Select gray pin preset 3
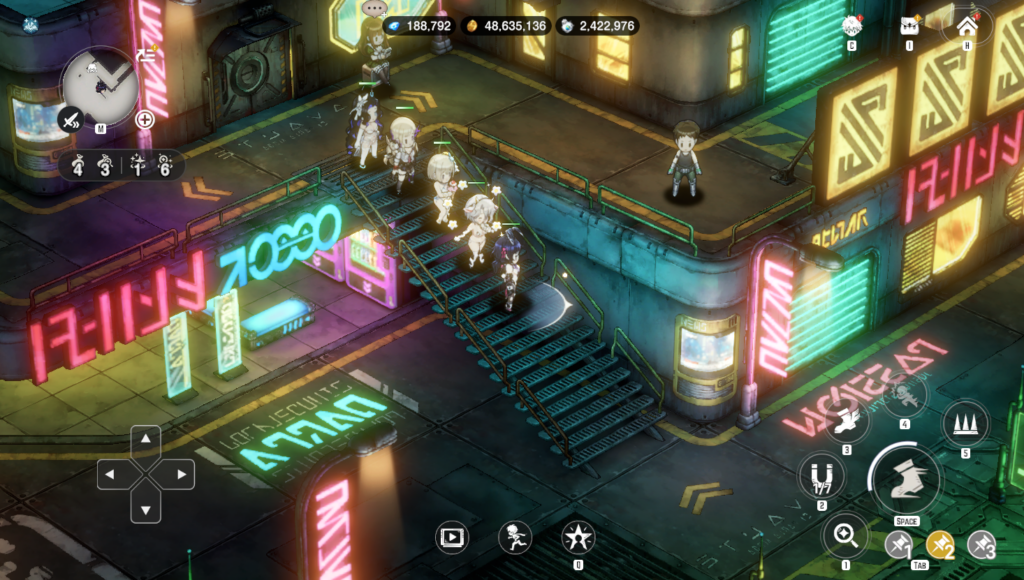The height and width of the screenshot is (580, 1024). pyautogui.click(x=981, y=545)
